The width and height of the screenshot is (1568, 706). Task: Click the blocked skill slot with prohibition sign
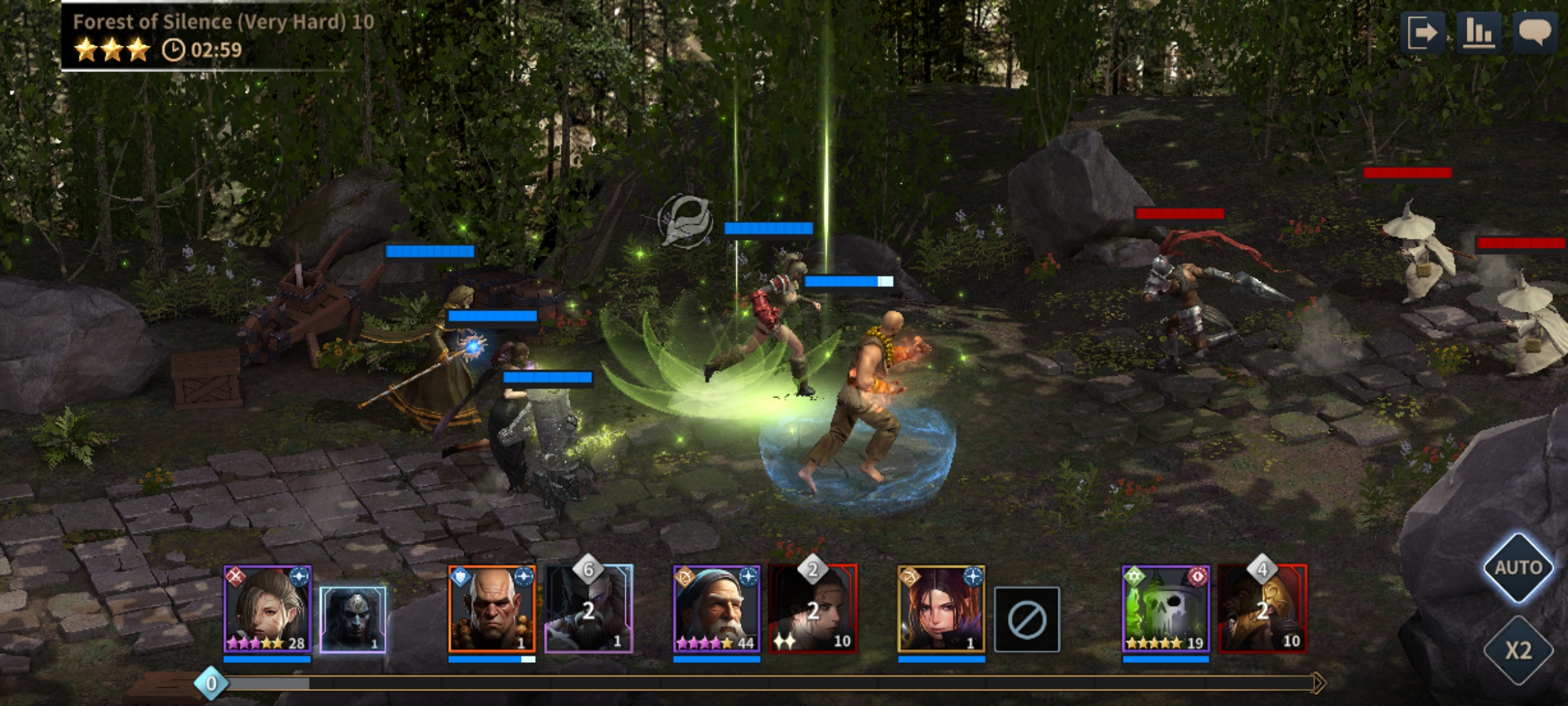[1026, 619]
